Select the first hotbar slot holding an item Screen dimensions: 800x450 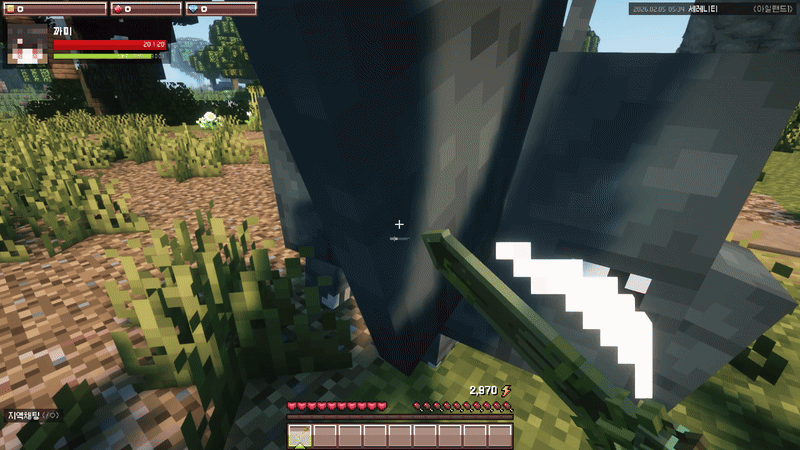point(300,435)
